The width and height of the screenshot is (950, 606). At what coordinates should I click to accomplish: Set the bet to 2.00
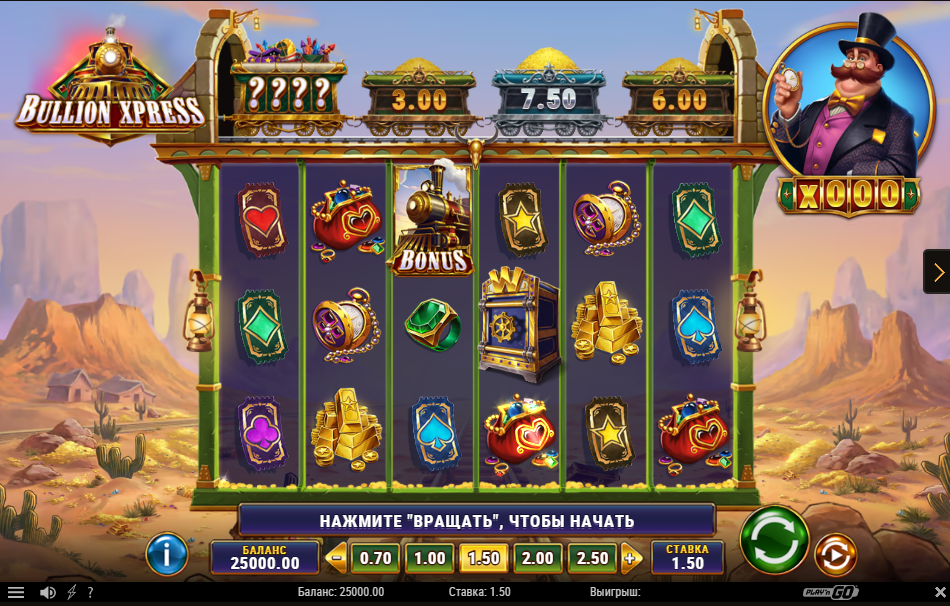tap(537, 558)
